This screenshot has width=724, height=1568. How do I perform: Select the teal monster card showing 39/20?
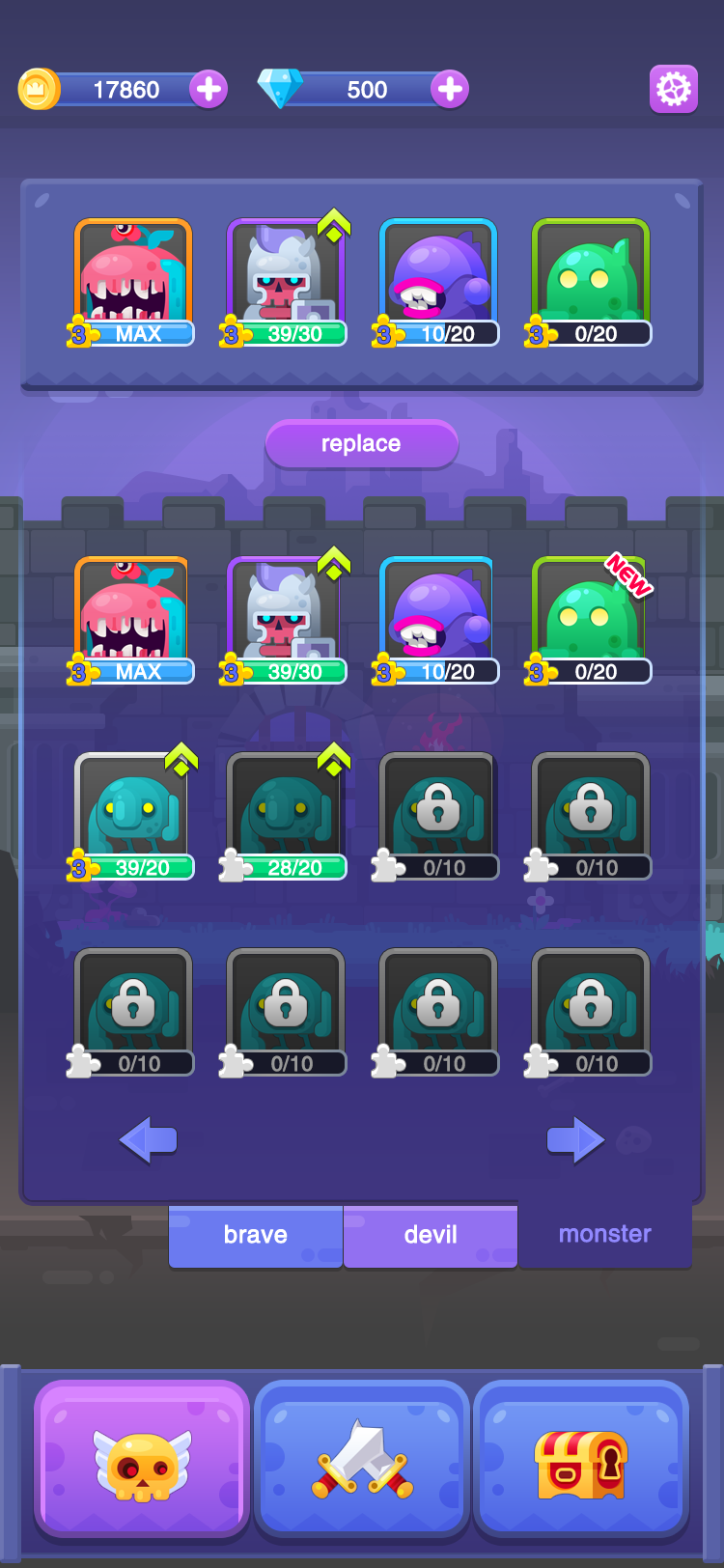(133, 816)
